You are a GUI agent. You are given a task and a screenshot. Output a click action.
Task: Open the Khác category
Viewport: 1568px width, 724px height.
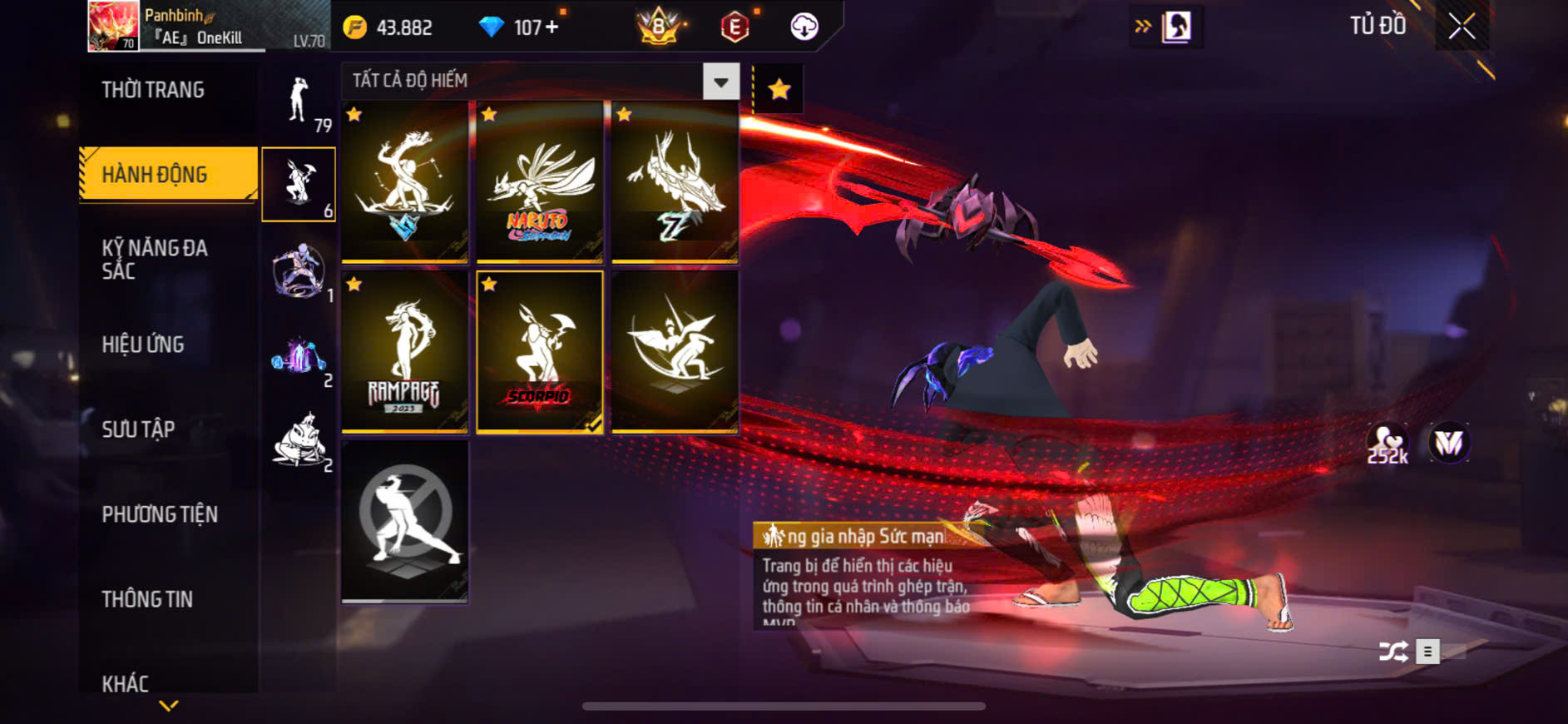click(126, 683)
